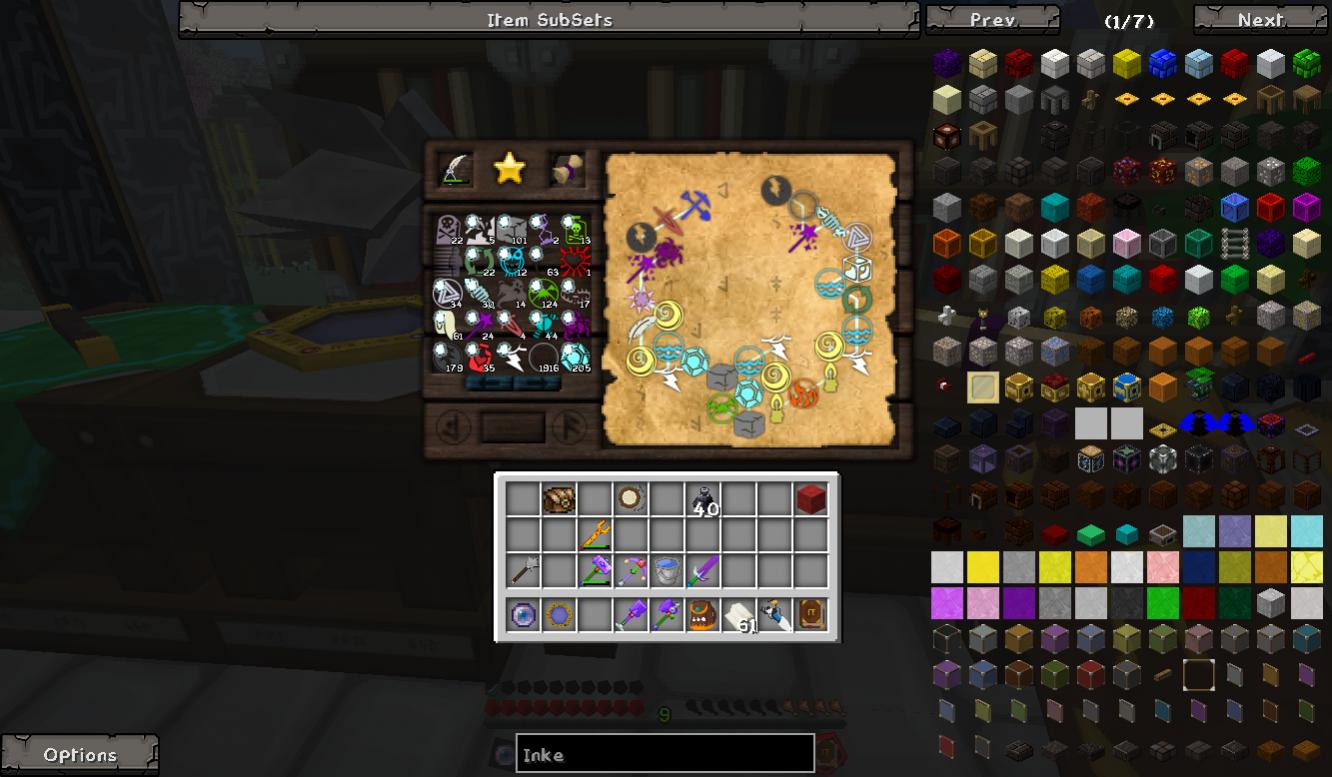
Task: Go to the previous item page
Action: (x=992, y=20)
